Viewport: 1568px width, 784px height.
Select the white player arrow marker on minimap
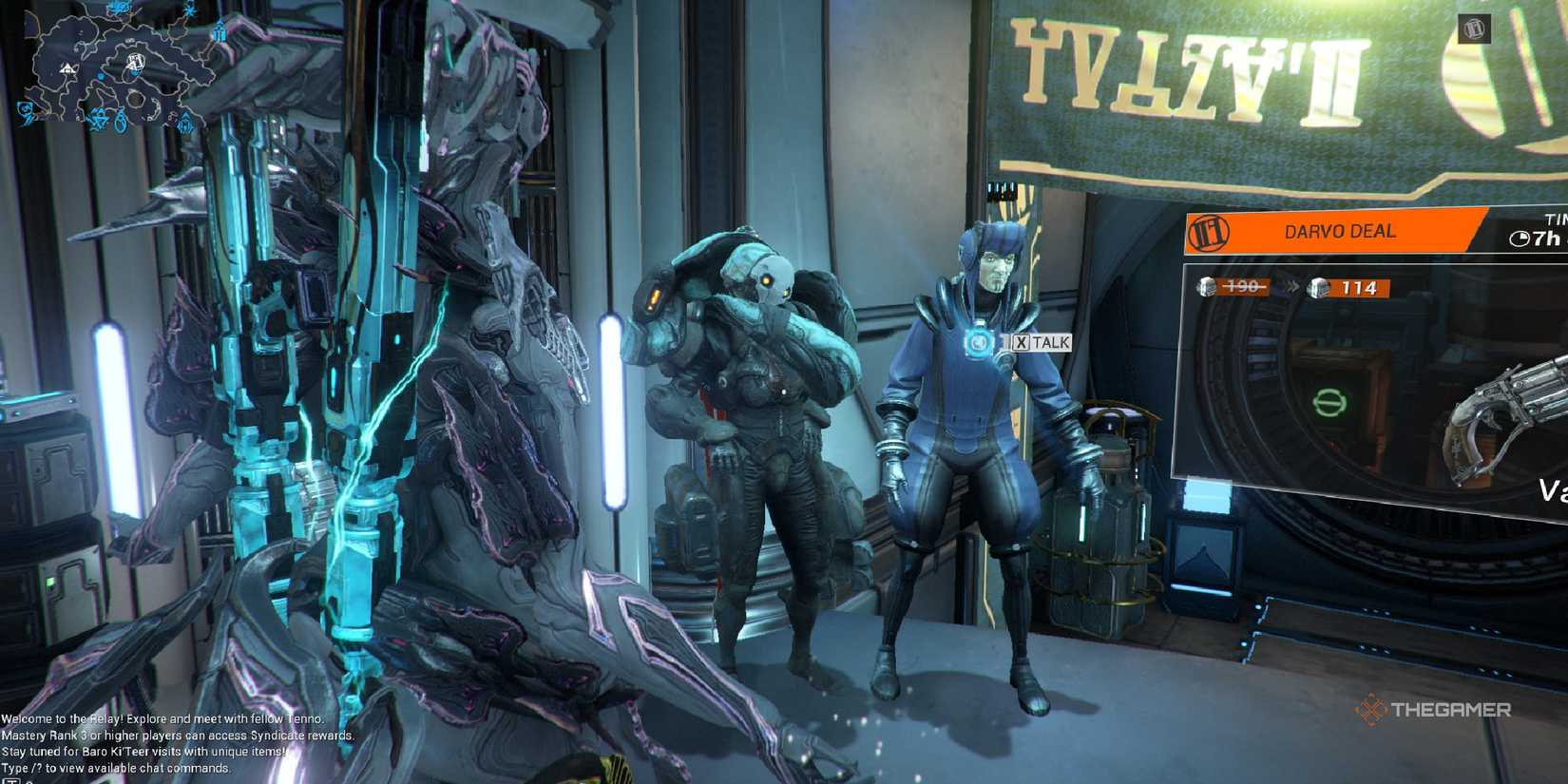(x=68, y=69)
